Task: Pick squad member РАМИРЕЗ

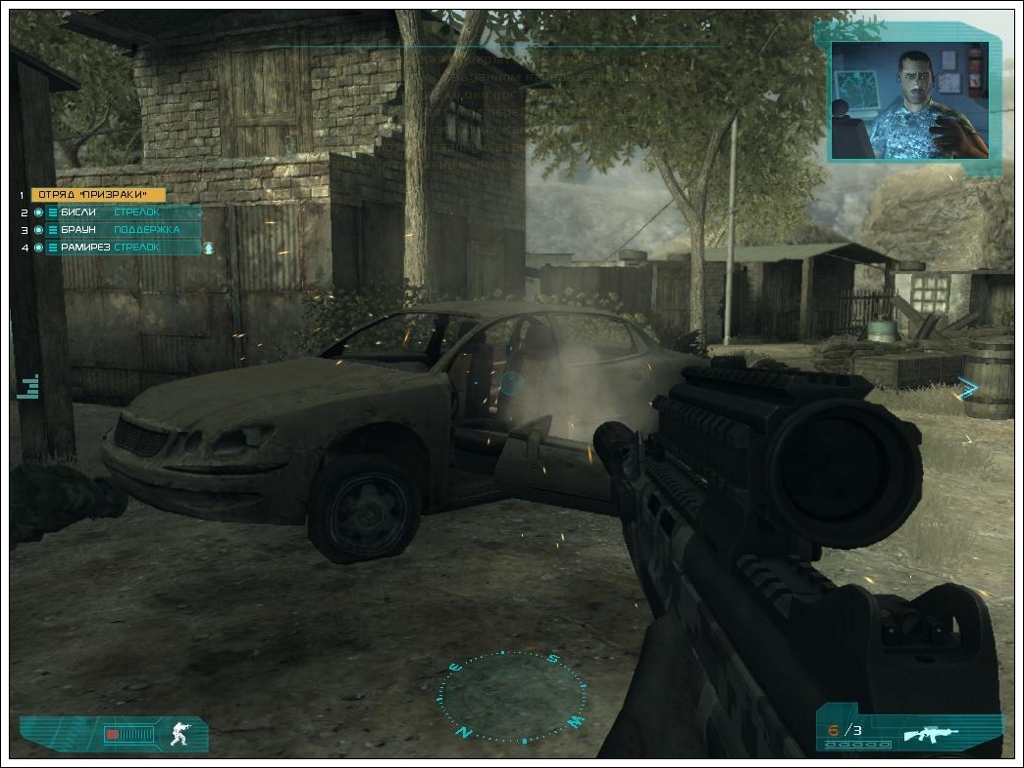Action: 84,247
